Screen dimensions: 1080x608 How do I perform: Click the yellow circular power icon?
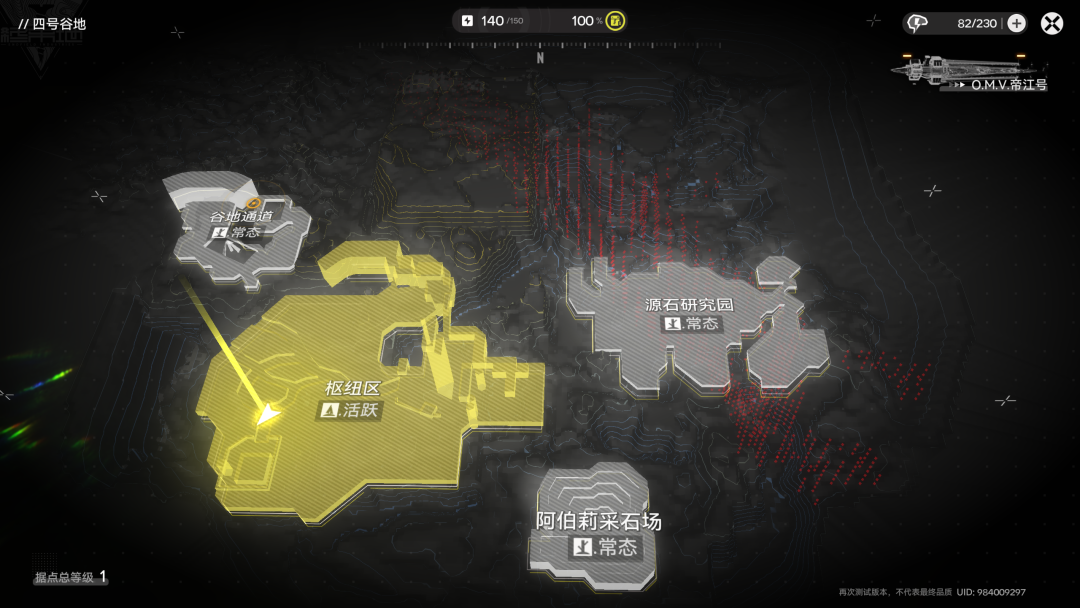(x=616, y=21)
